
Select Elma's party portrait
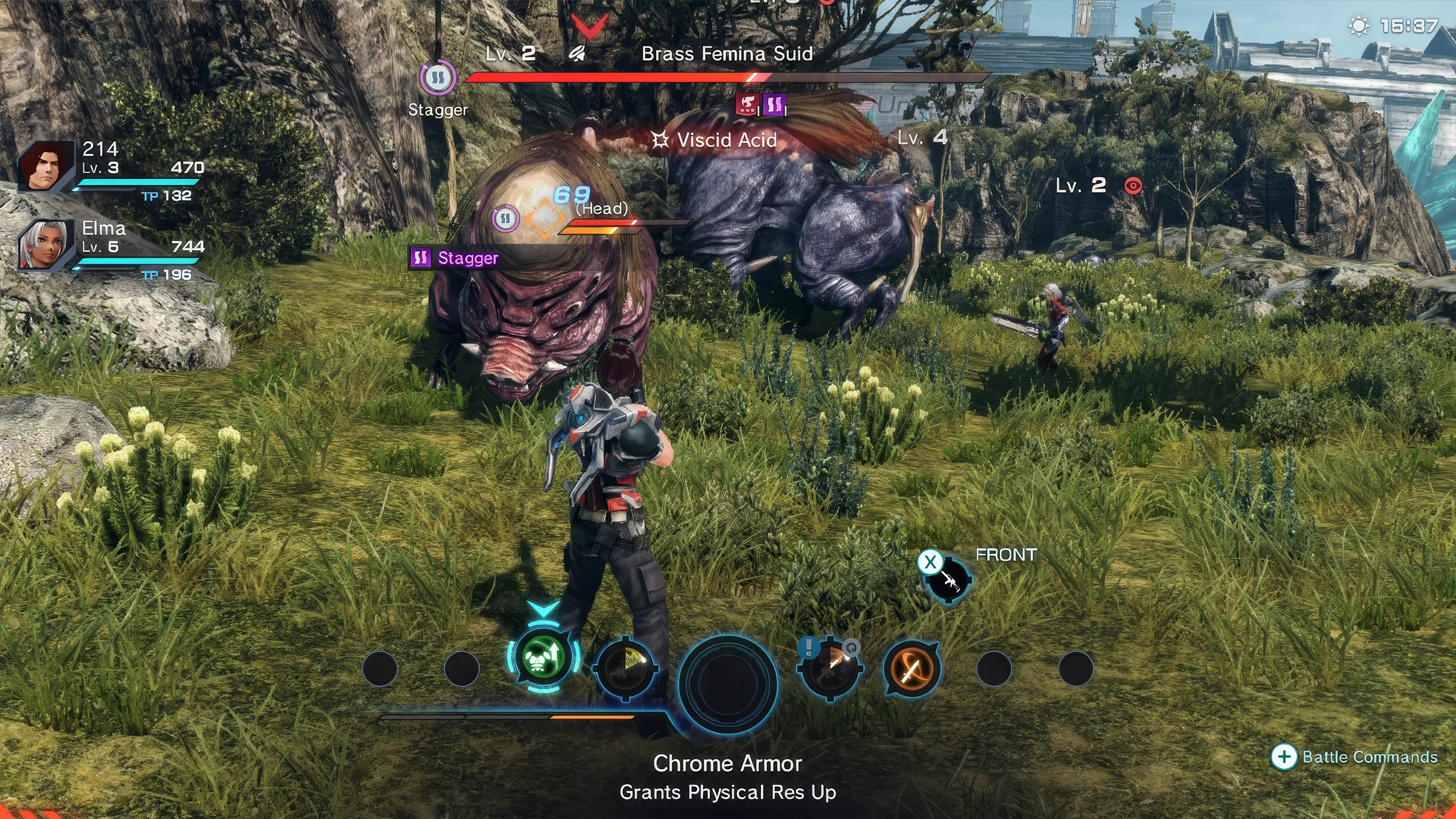47,246
